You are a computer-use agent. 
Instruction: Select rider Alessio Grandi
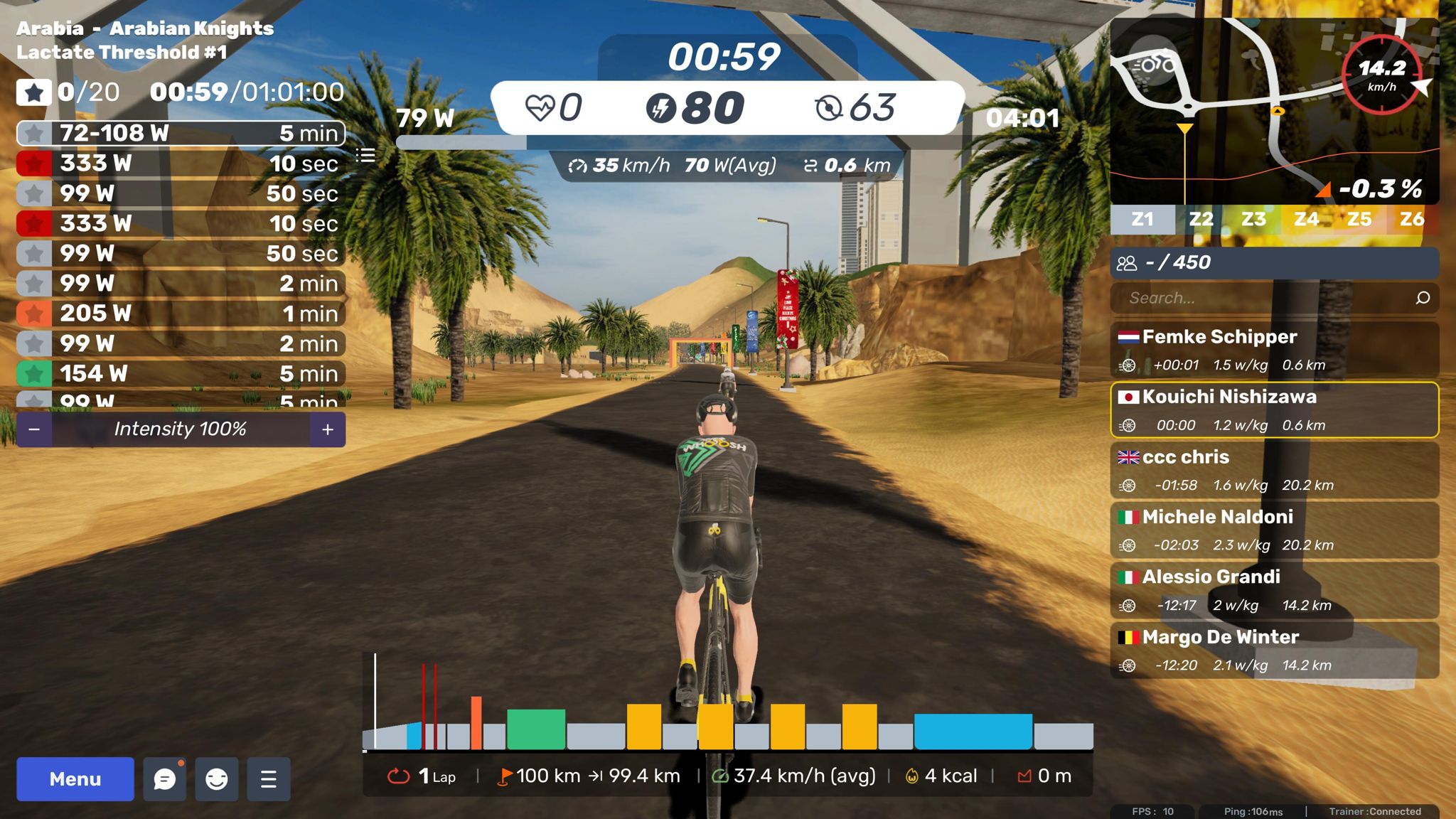1274,590
